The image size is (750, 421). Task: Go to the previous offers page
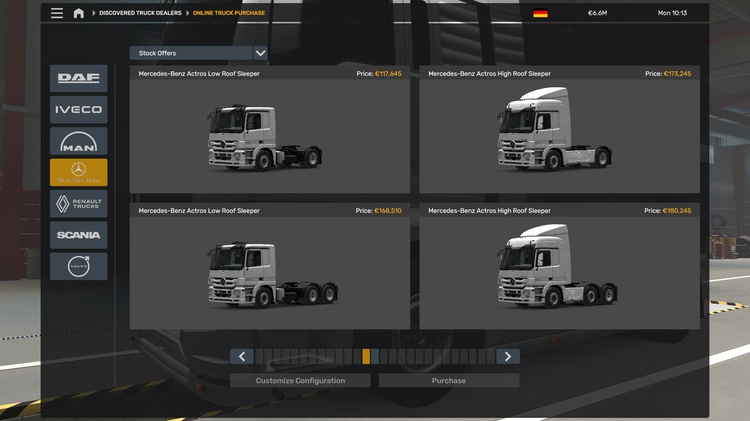coord(241,356)
